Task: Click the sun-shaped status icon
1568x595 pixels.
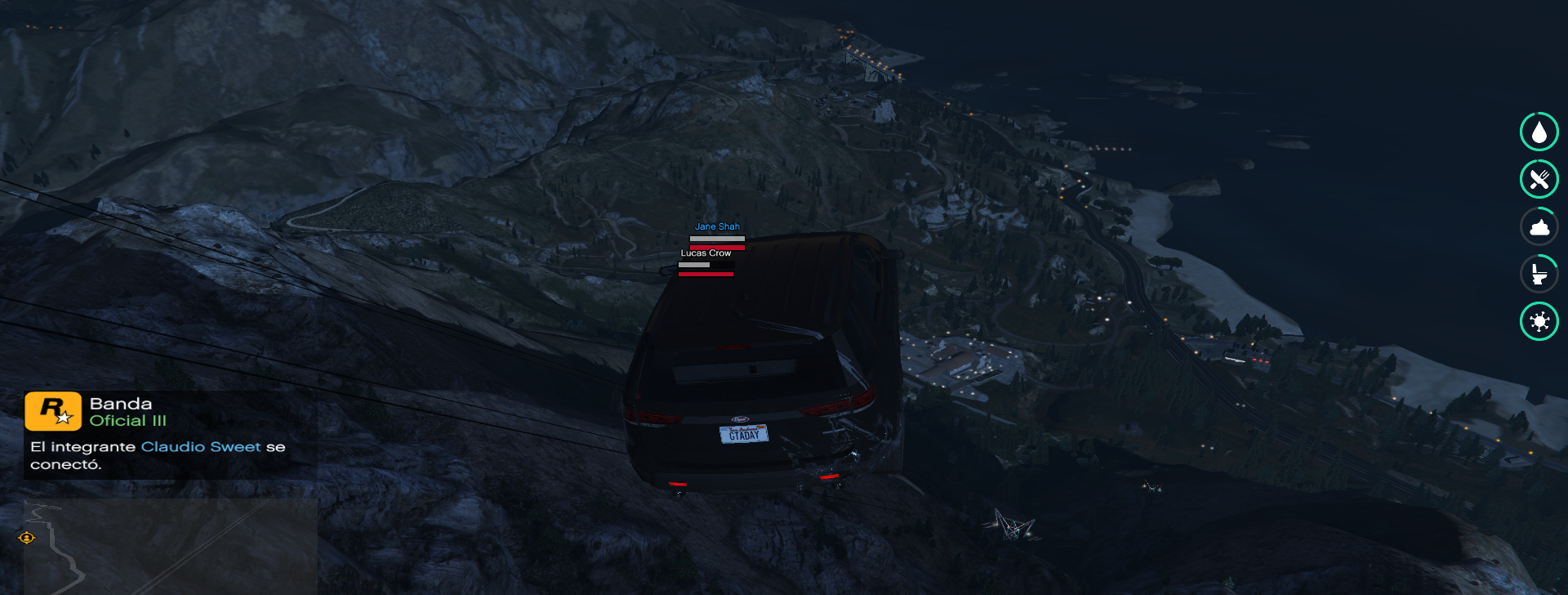Action: tap(1539, 321)
